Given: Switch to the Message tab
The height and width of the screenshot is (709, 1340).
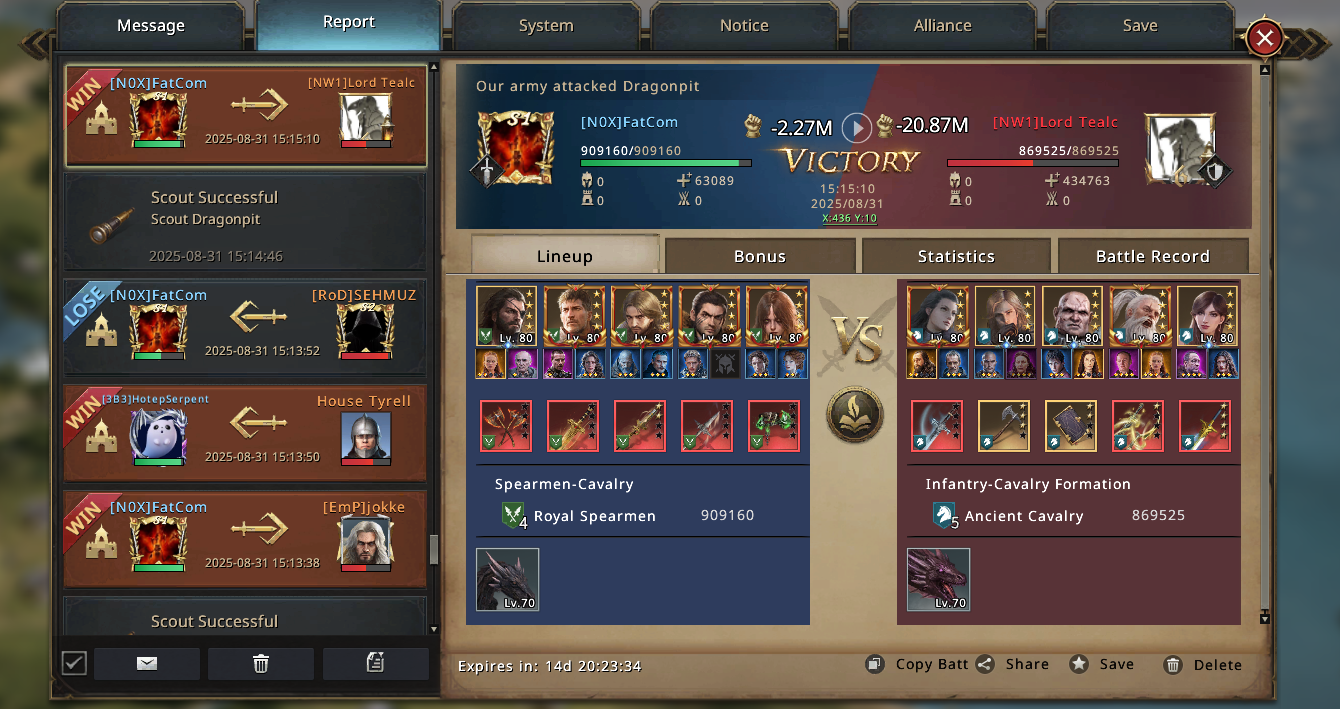Looking at the screenshot, I should point(151,26).
